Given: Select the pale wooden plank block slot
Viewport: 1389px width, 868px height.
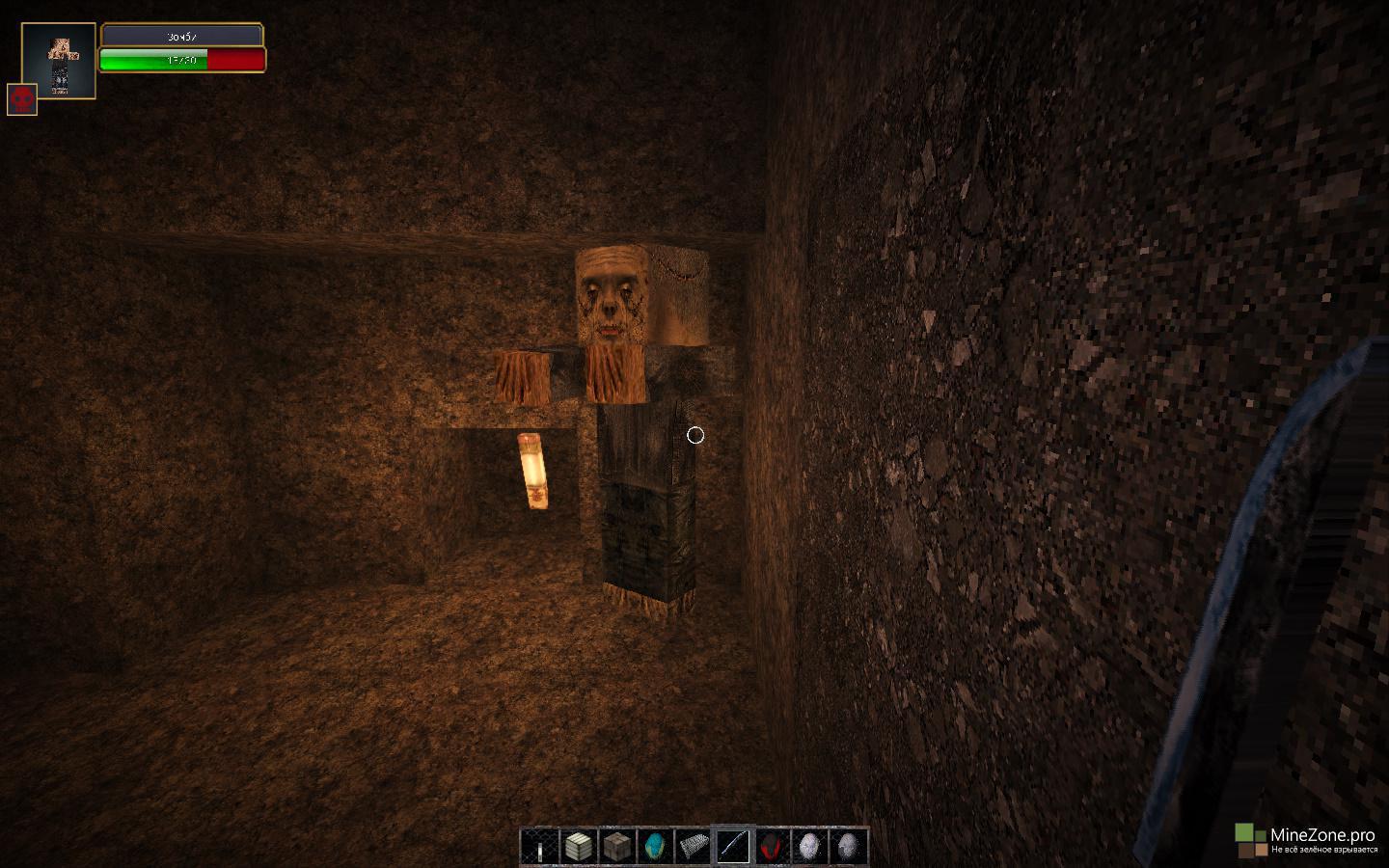Looking at the screenshot, I should [578, 847].
